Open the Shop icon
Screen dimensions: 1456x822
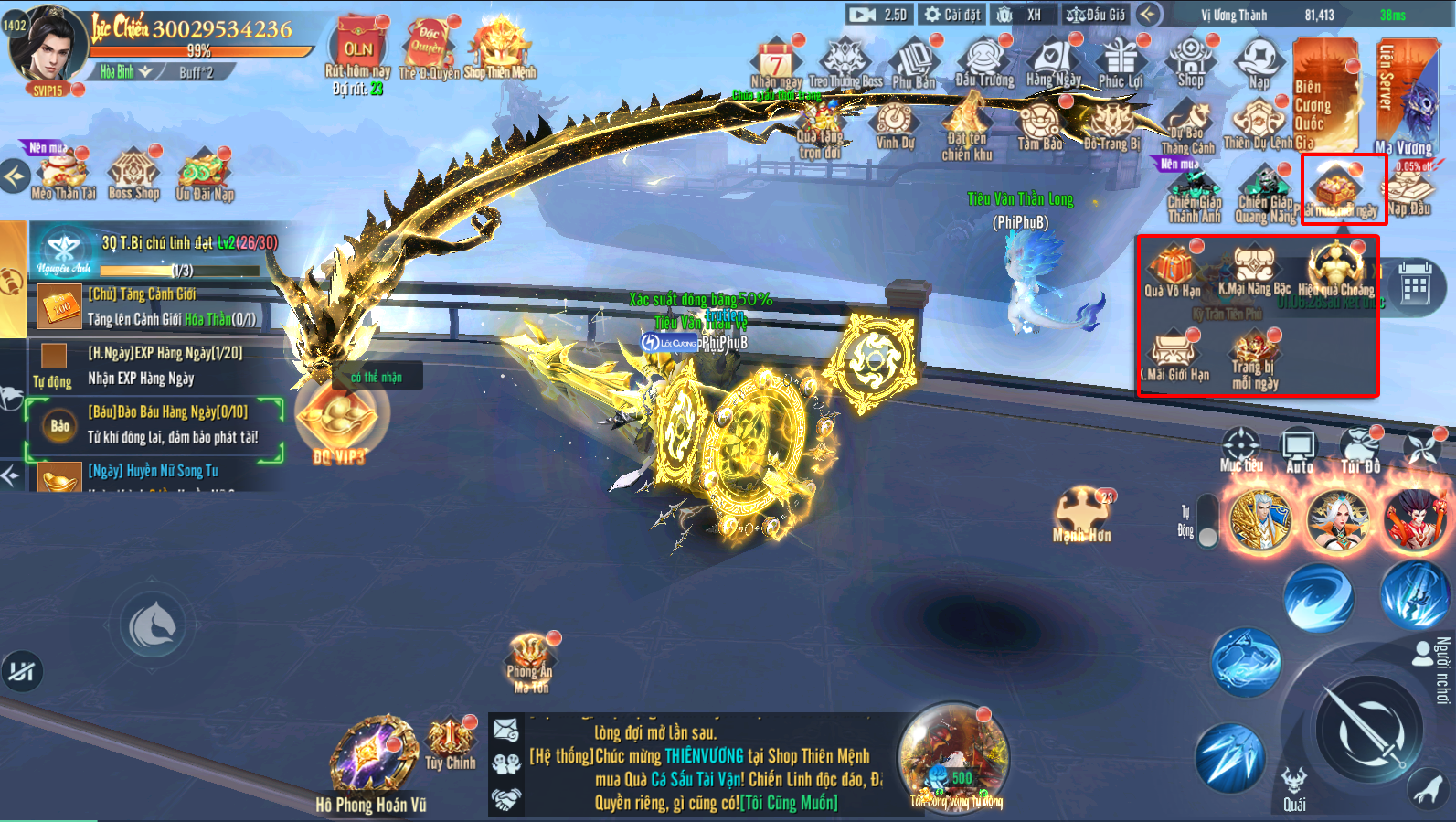[1190, 60]
